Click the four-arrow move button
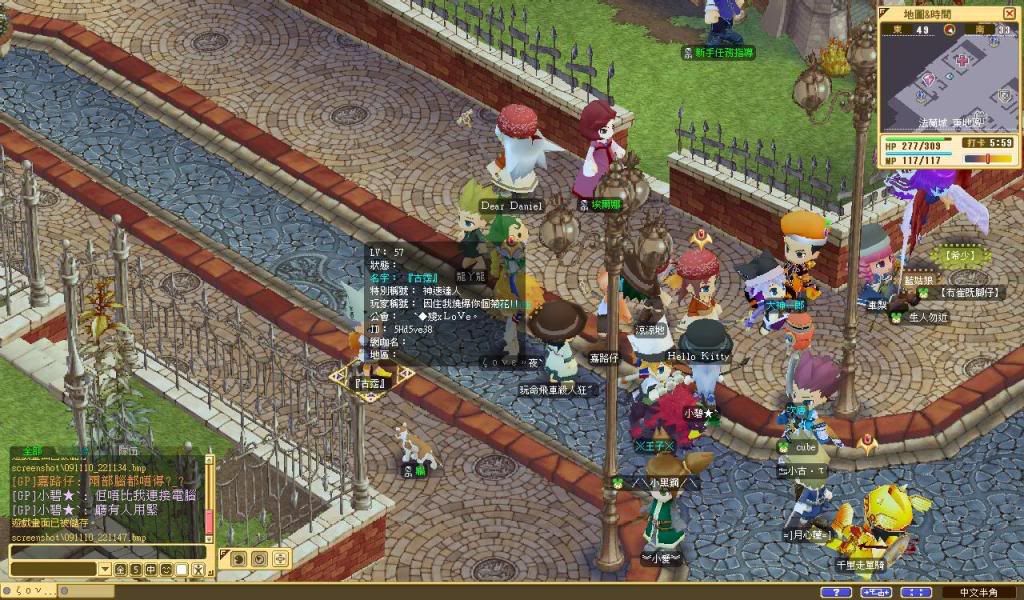Screen dimensions: 1024x600 pyautogui.click(x=280, y=558)
